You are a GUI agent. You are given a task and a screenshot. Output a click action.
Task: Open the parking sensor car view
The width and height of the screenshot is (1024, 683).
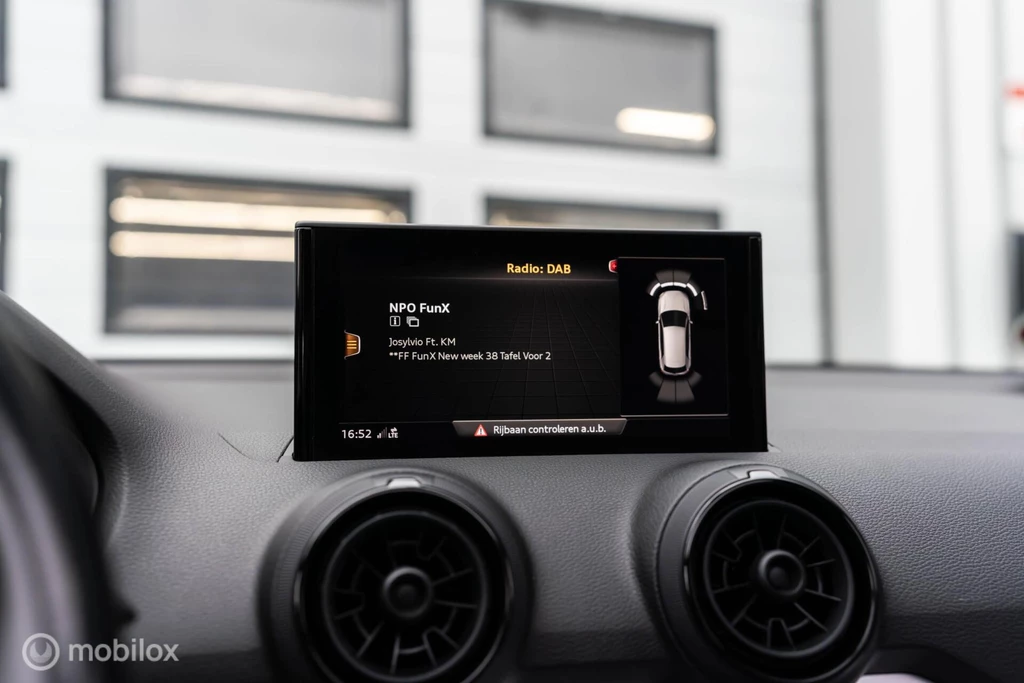673,335
